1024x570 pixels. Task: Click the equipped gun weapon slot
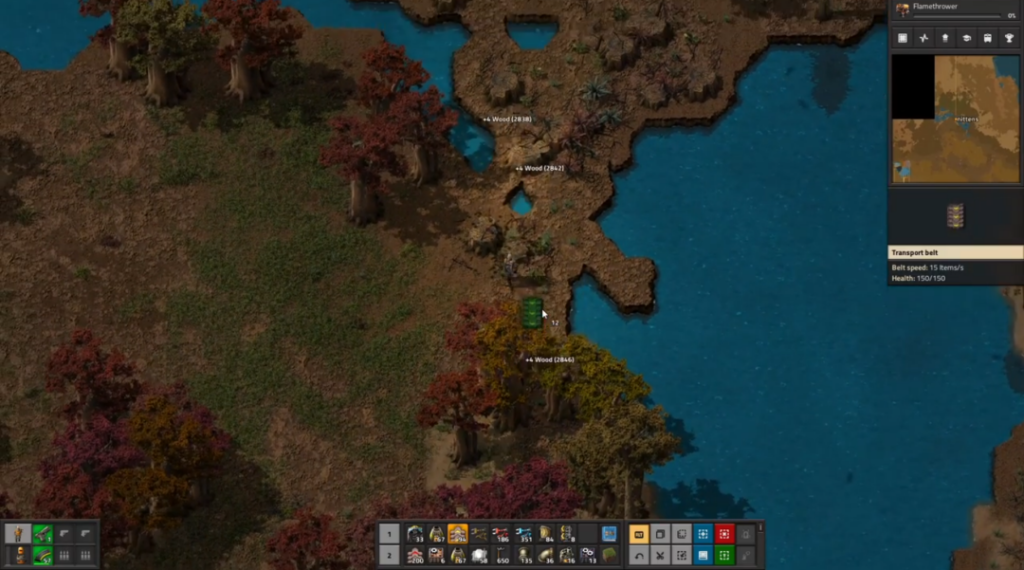click(x=42, y=534)
